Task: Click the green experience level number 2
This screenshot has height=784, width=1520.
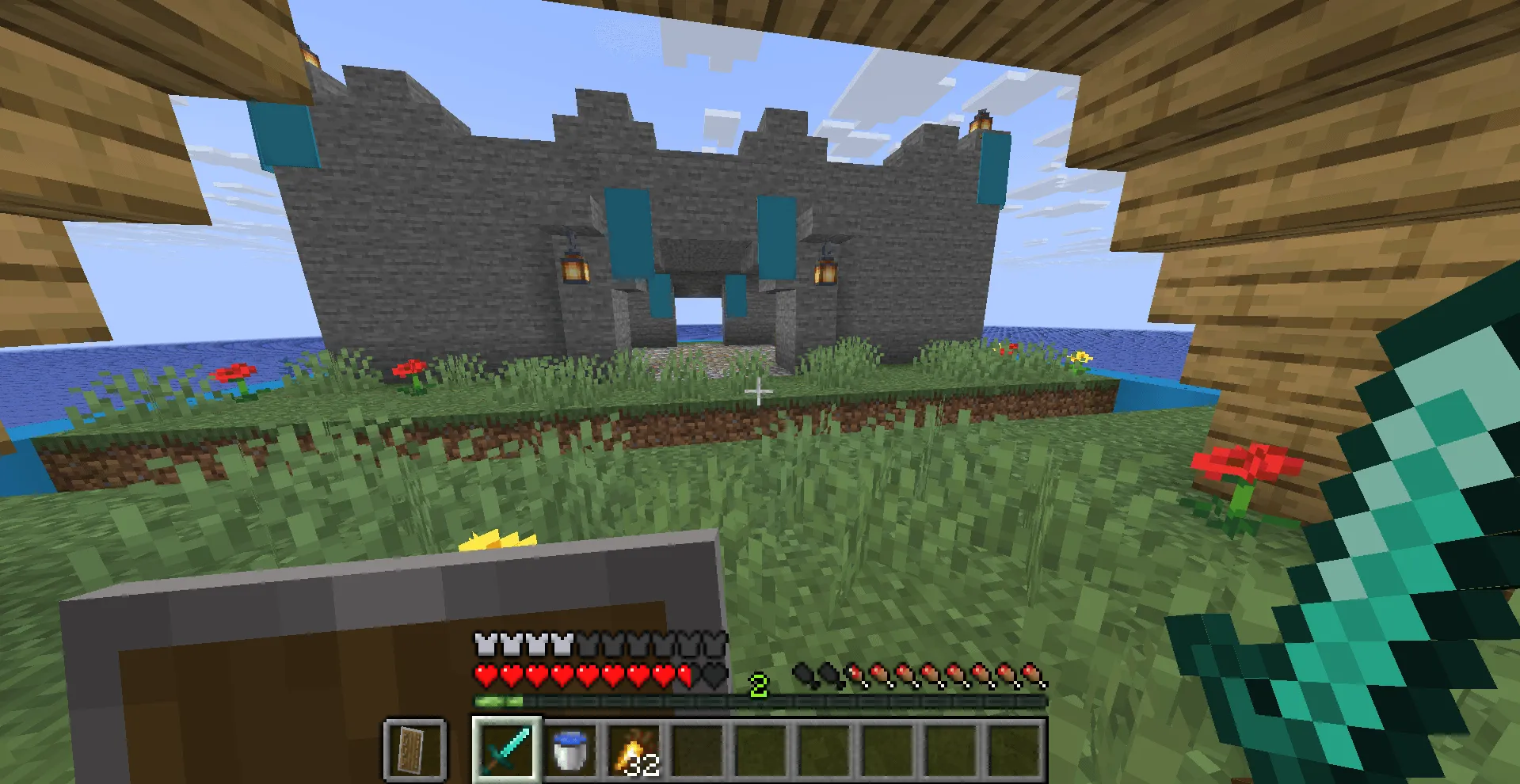Action: [x=759, y=684]
